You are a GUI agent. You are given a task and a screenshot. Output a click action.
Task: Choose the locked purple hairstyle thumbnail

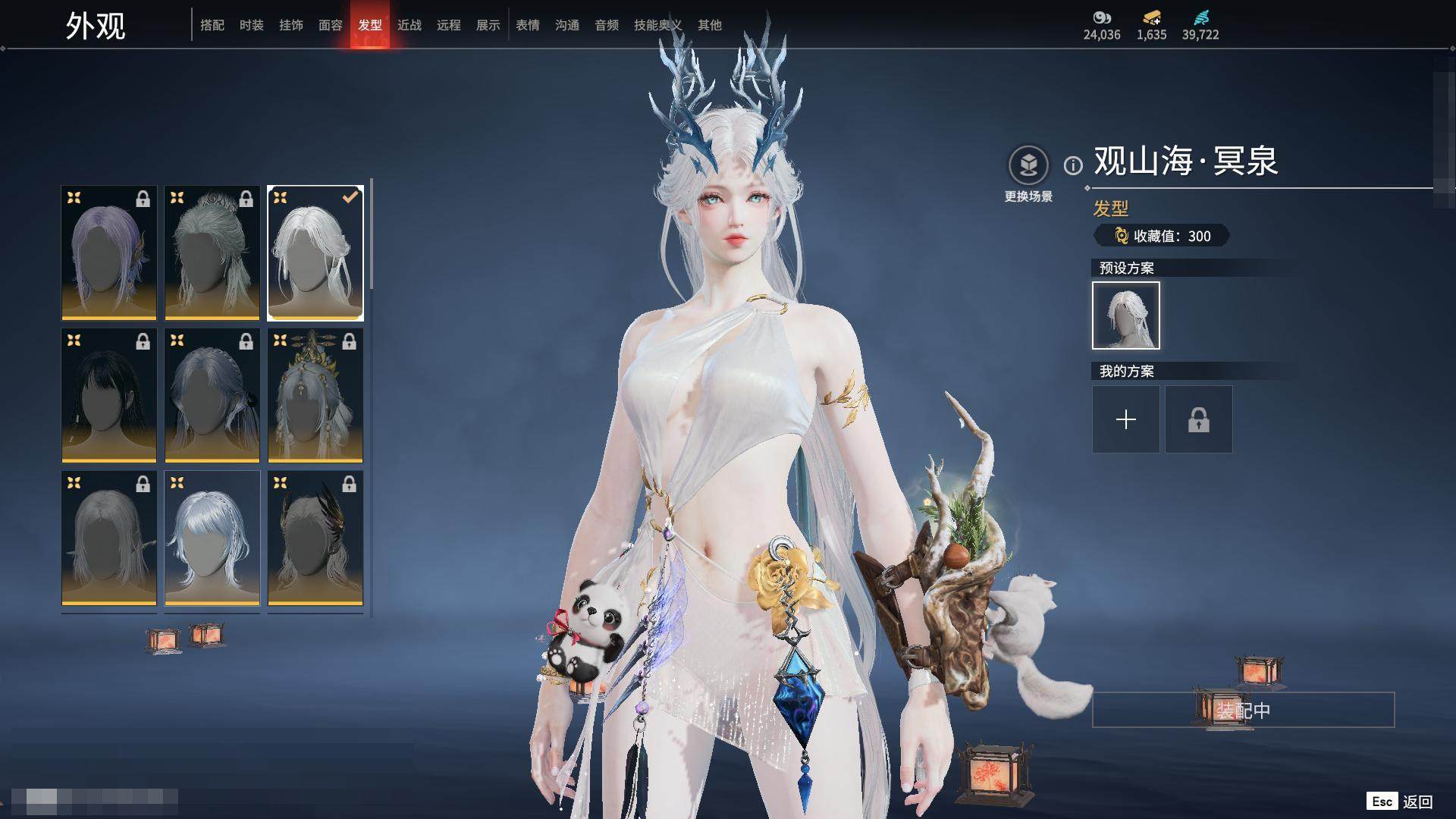click(x=109, y=253)
